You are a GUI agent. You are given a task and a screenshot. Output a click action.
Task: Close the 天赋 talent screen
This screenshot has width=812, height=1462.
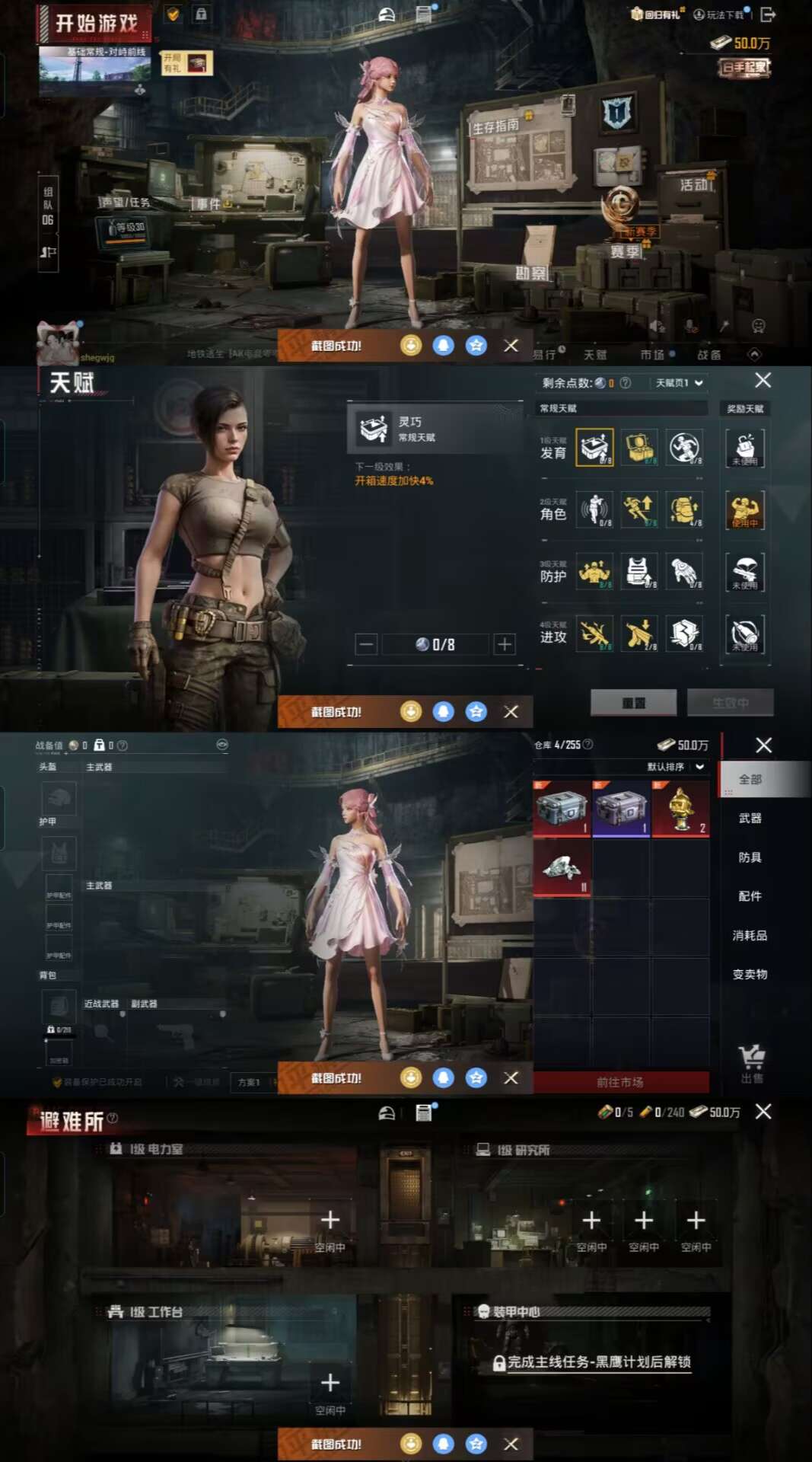click(x=763, y=381)
